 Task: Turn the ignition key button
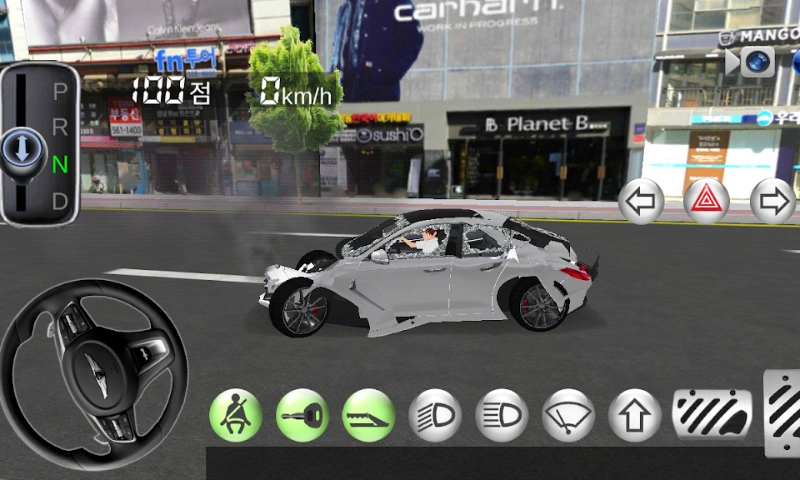(302, 415)
